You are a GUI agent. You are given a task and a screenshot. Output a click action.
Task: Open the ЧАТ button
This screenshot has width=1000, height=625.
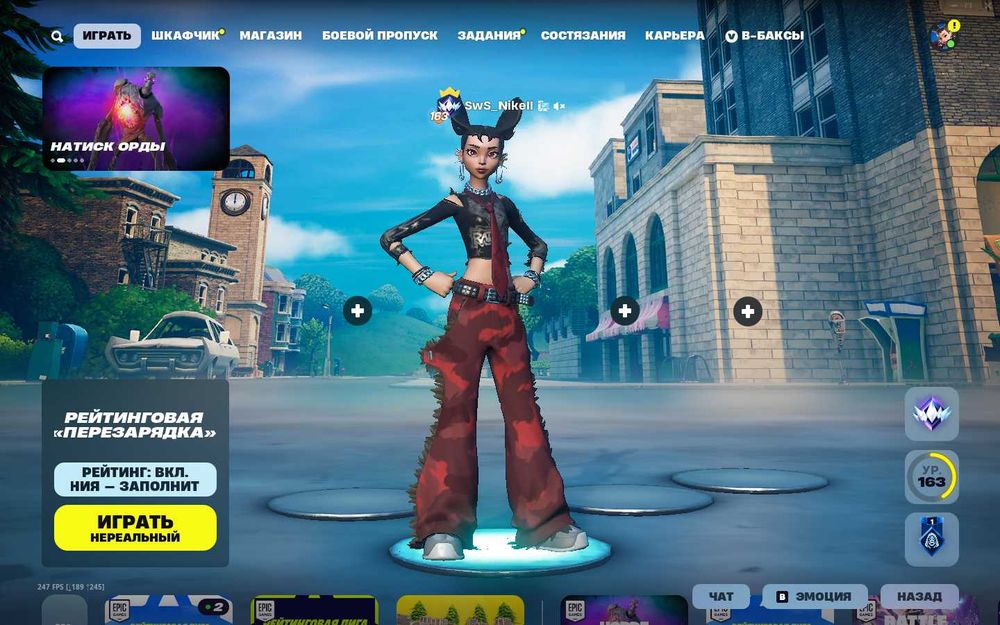[721, 597]
